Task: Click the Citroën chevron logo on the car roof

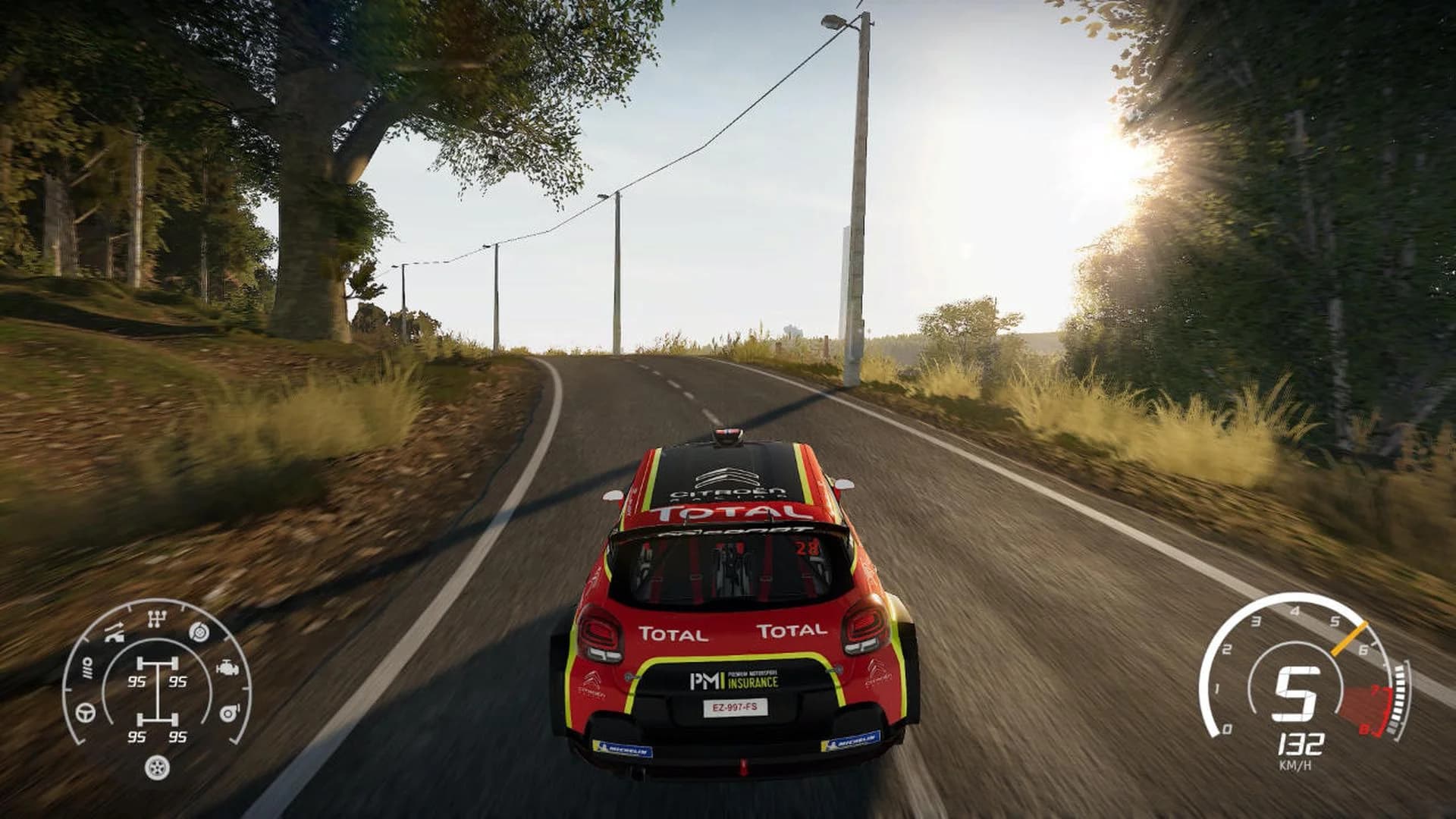Action: pyautogui.click(x=727, y=476)
